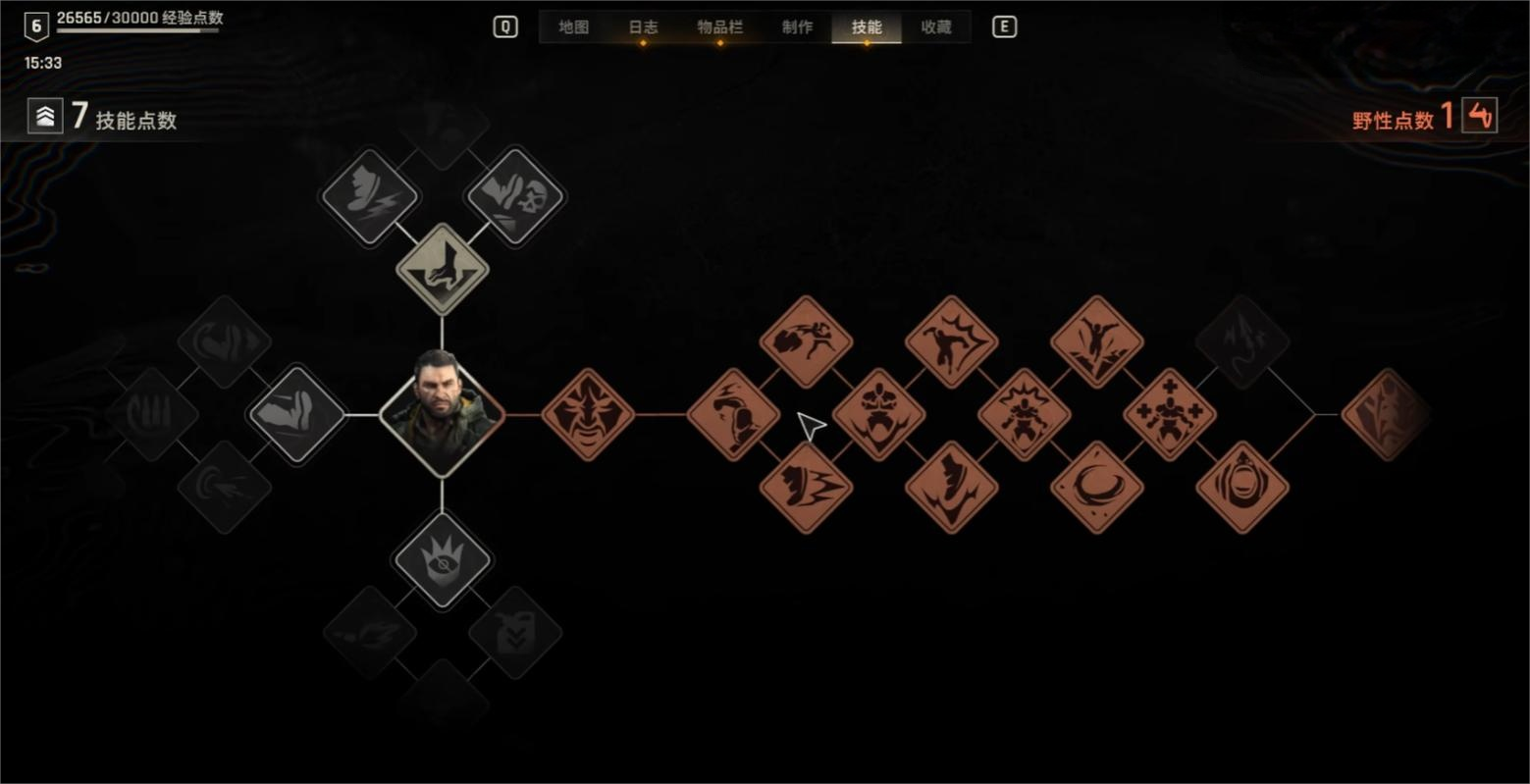1530x784 pixels.
Task: Select the crowned eye skill node
Action: [442, 560]
